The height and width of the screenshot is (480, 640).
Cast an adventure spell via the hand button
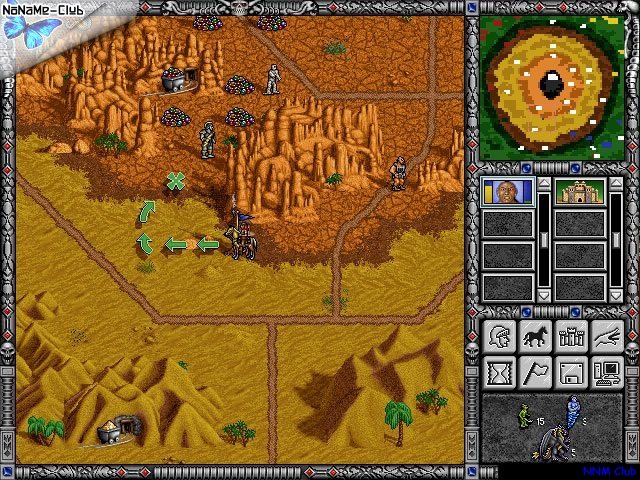[x=606, y=337]
